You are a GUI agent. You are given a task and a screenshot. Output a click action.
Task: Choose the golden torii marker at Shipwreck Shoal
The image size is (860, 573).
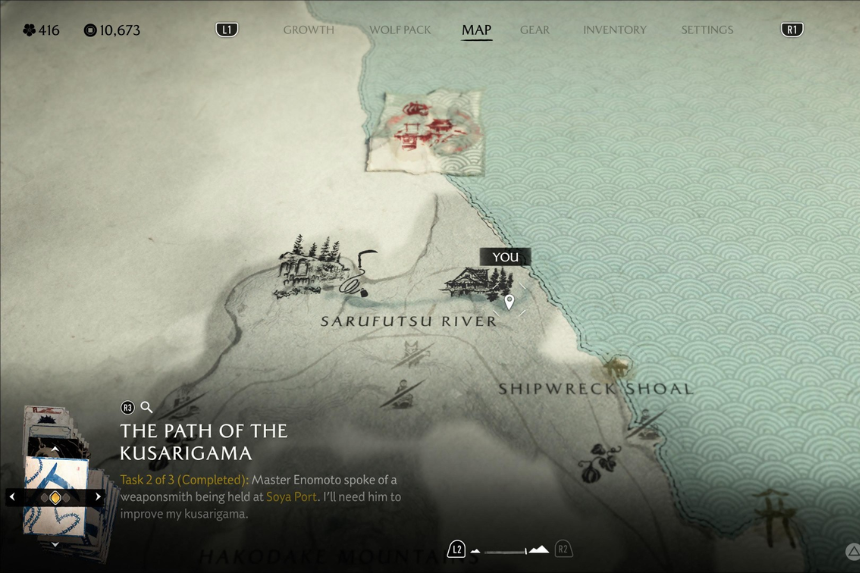point(619,366)
